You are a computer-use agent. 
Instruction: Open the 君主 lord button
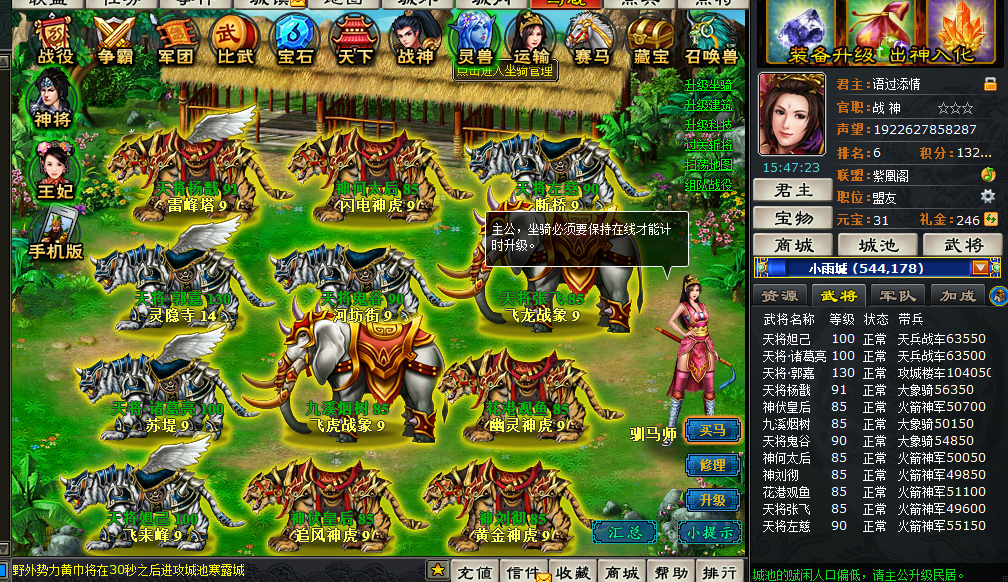pyautogui.click(x=791, y=190)
